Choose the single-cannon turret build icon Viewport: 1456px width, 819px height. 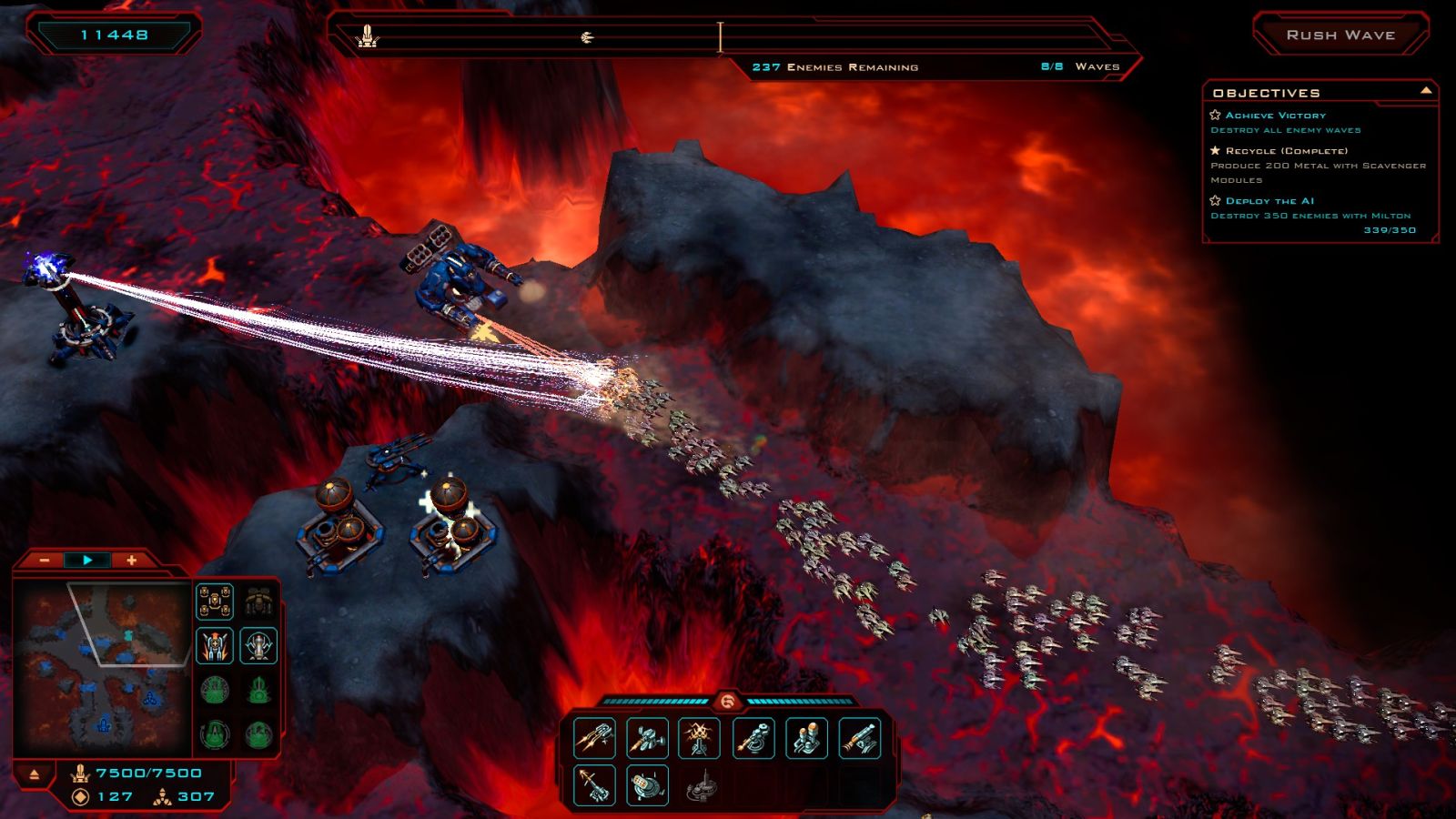pyautogui.click(x=647, y=738)
